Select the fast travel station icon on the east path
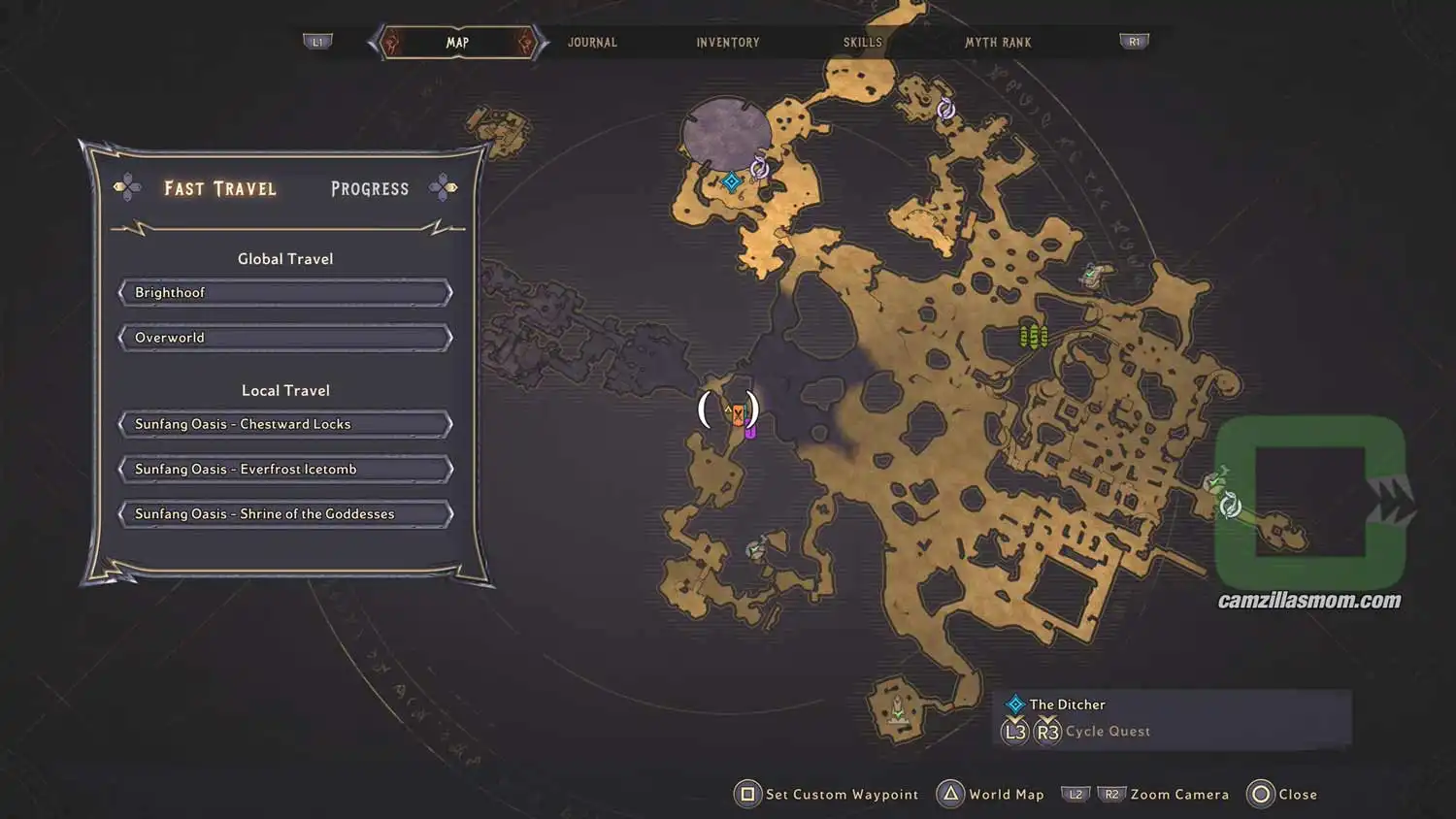 (x=1231, y=505)
